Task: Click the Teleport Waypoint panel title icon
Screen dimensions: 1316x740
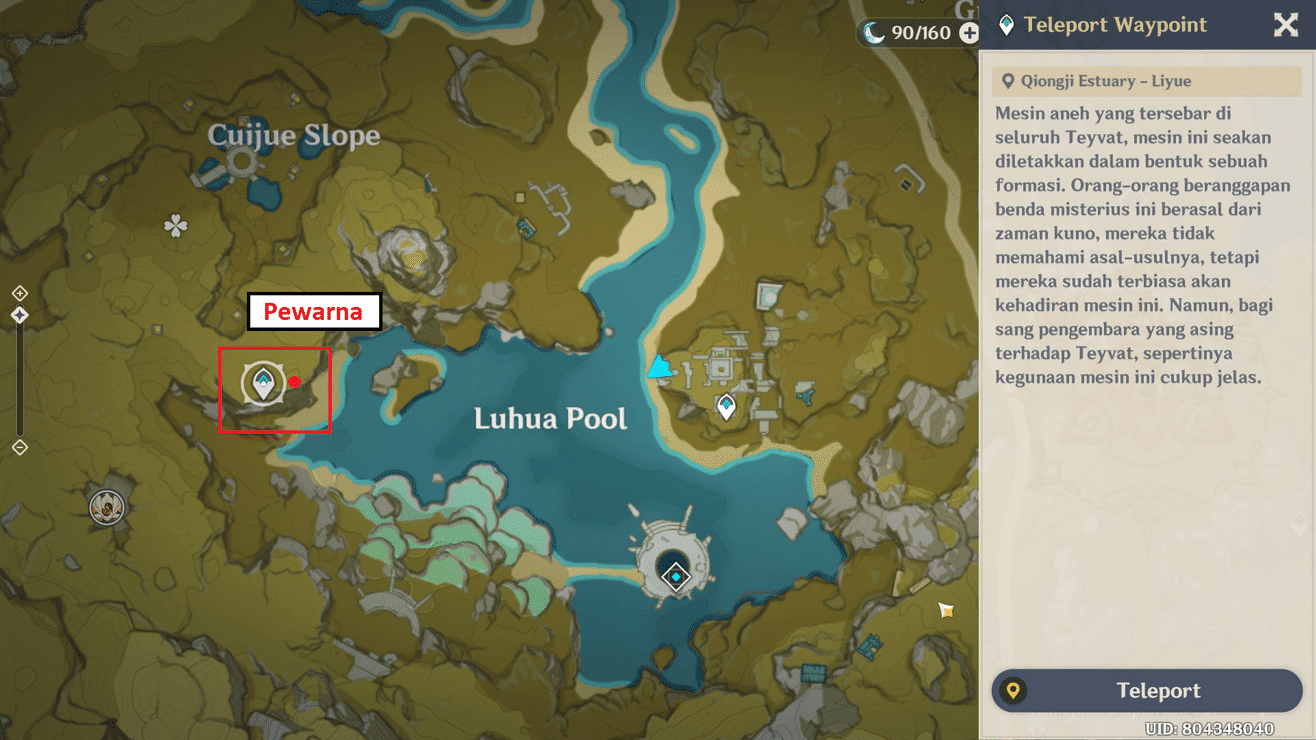Action: click(1006, 25)
